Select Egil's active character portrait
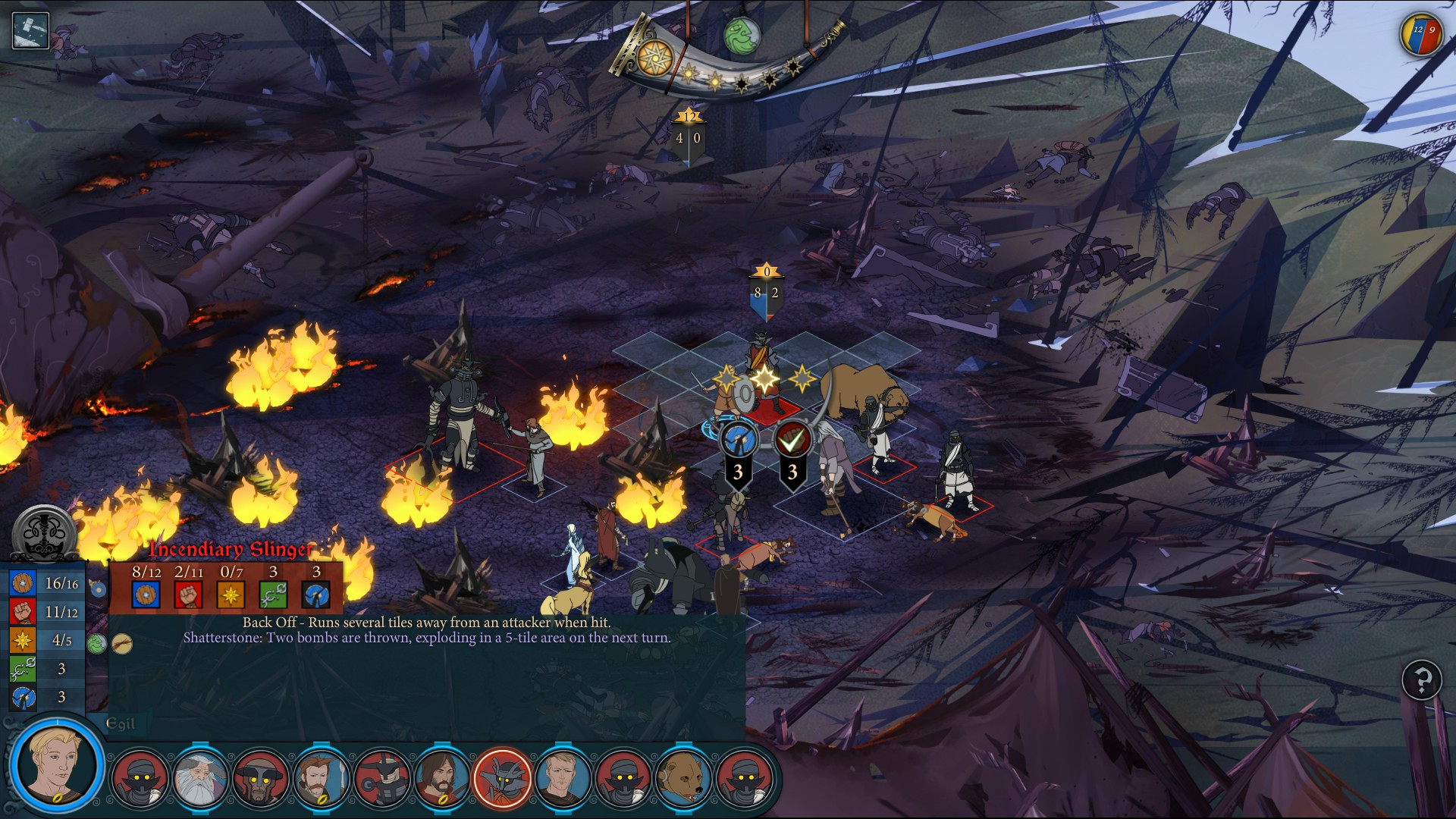 (55, 764)
